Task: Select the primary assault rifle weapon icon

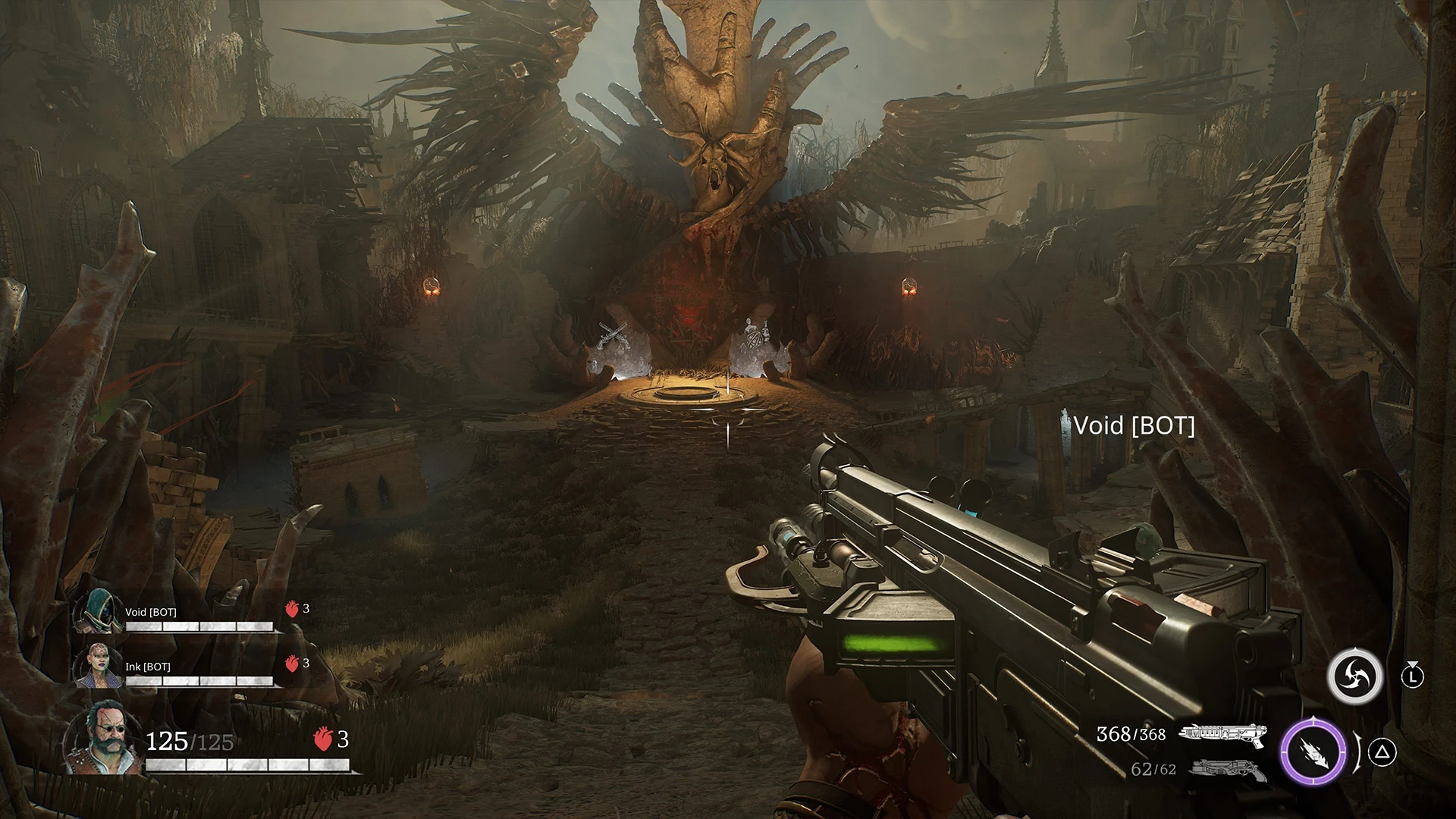Action: pyautogui.click(x=1222, y=733)
